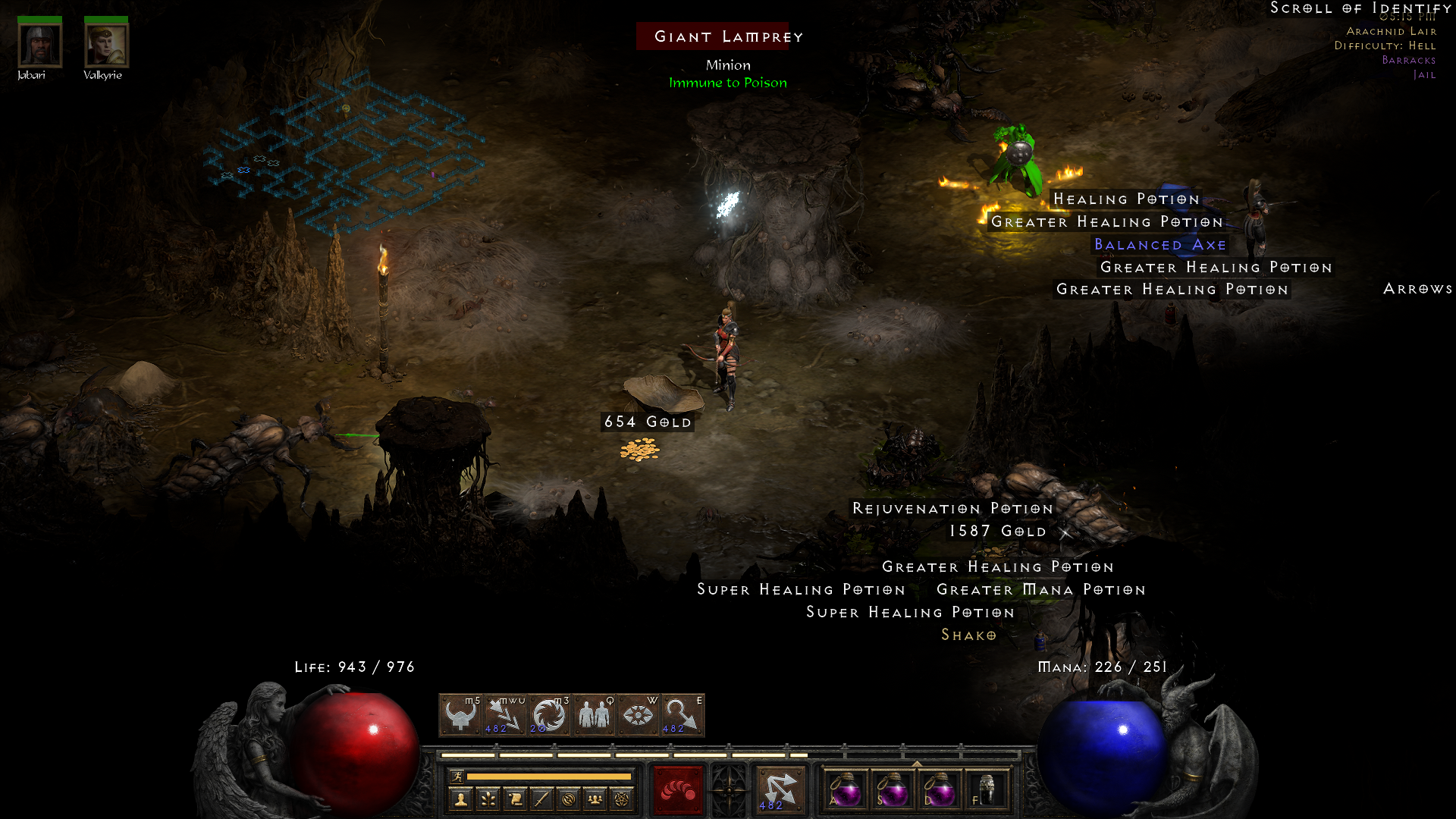Image resolution: width=1456 pixels, height=819 pixels.
Task: Toggle the Party screen with the figures icon
Action: tap(596, 800)
